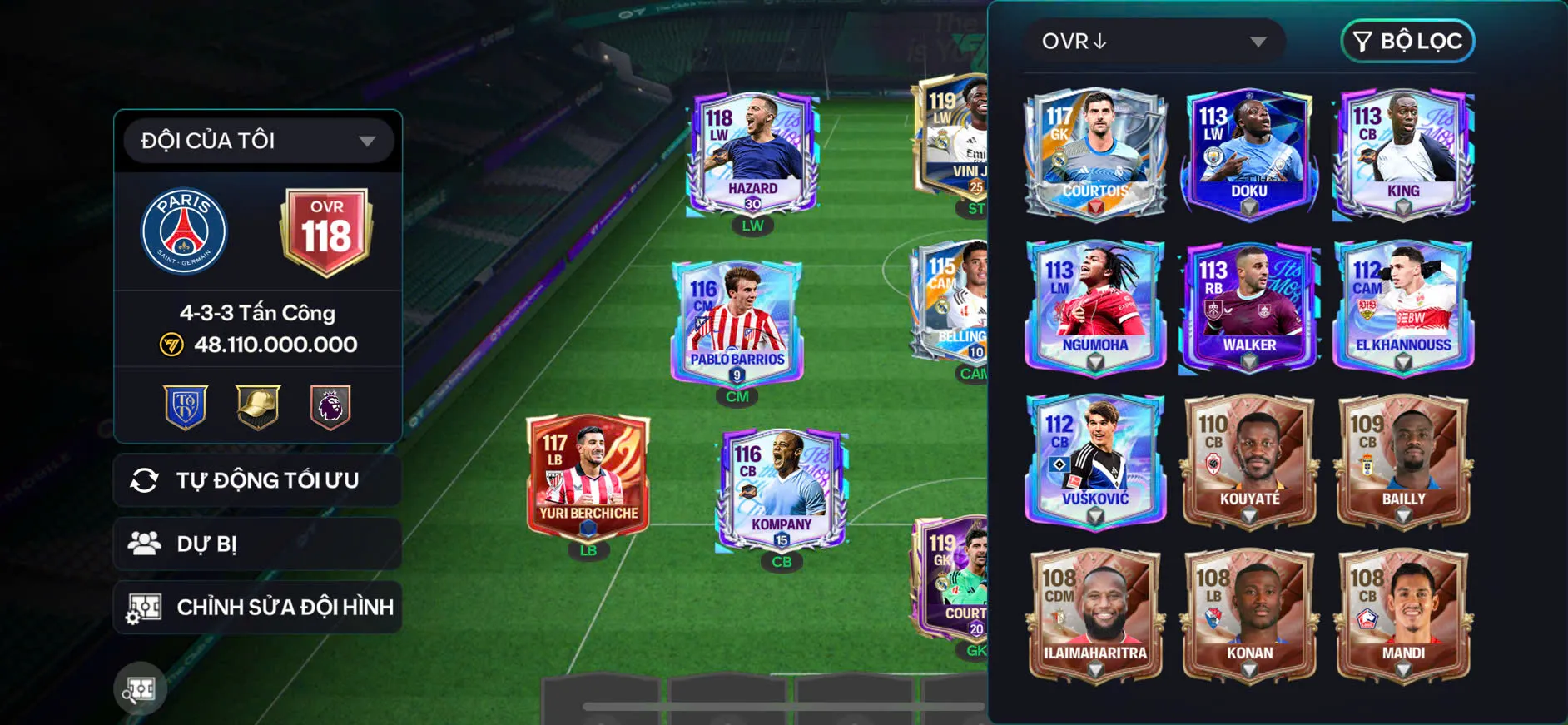Choose the Doku LW card
The width and height of the screenshot is (1568, 725).
pyautogui.click(x=1248, y=153)
